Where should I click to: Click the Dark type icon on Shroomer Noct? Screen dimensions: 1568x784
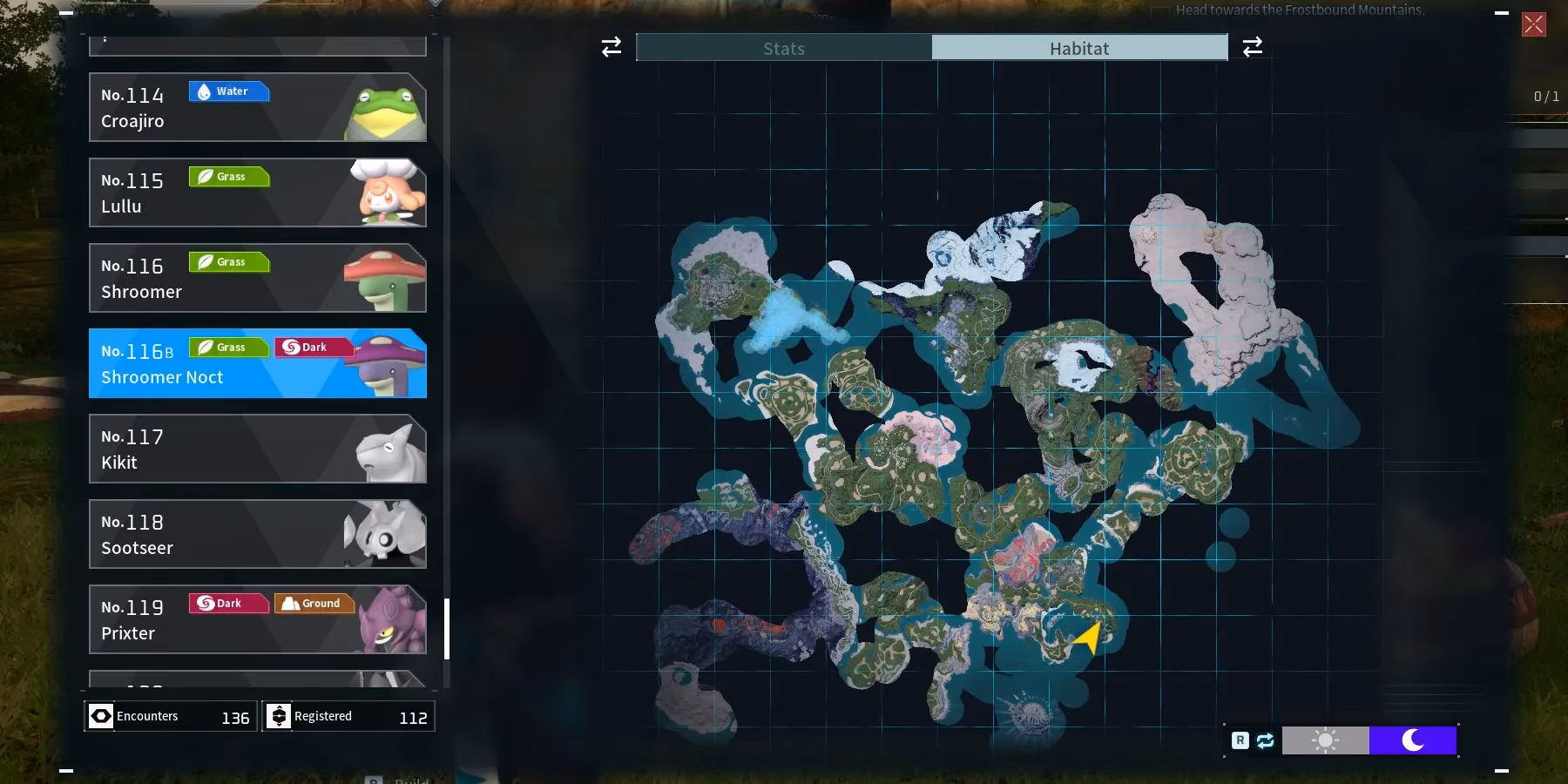pyautogui.click(x=312, y=347)
